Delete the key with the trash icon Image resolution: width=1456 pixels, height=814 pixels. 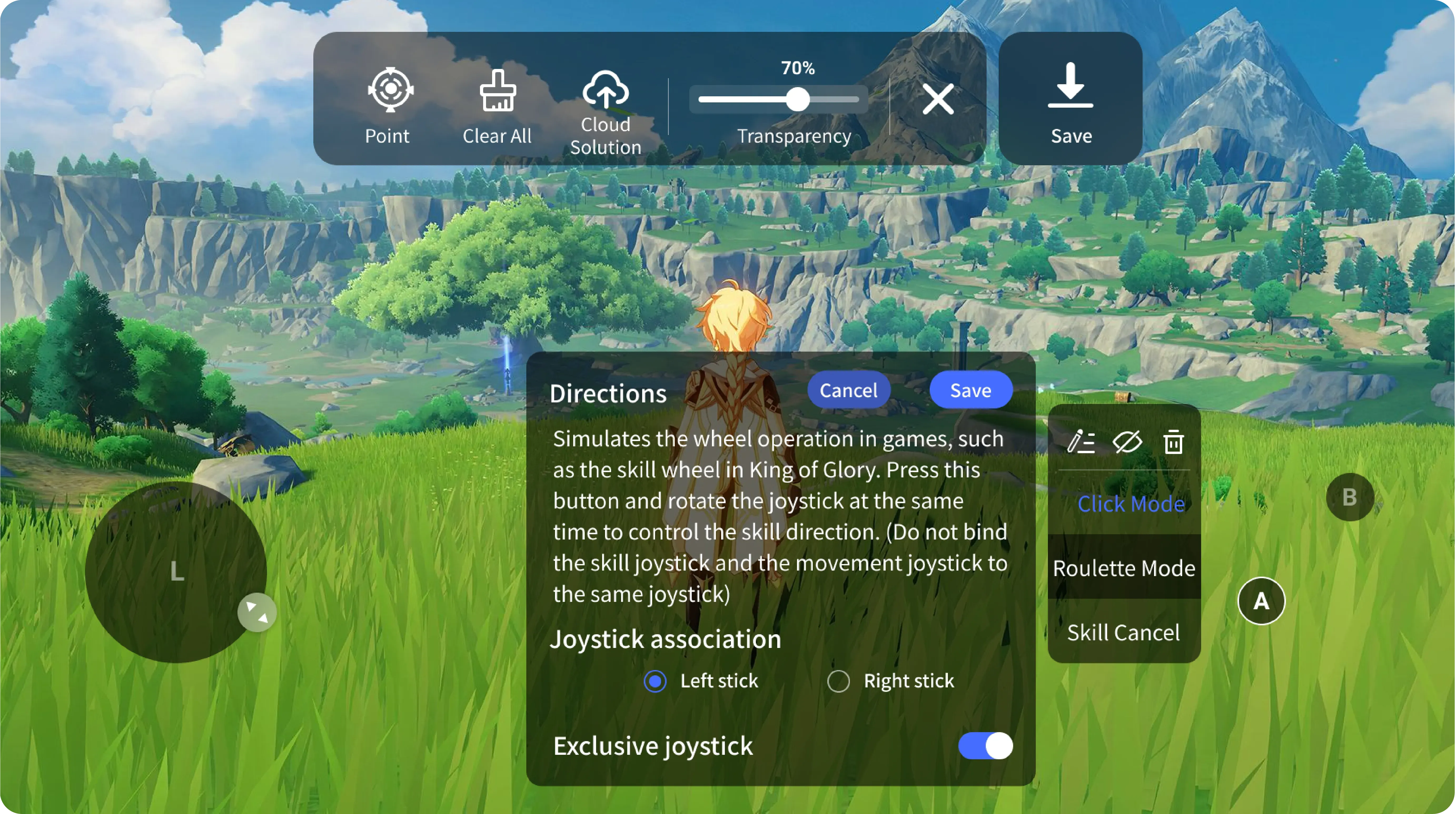click(1173, 442)
